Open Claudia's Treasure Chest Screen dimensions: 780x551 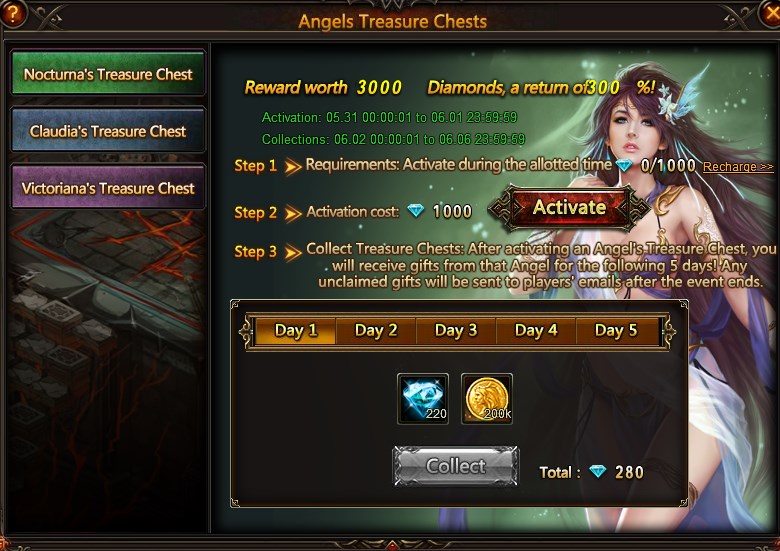108,131
